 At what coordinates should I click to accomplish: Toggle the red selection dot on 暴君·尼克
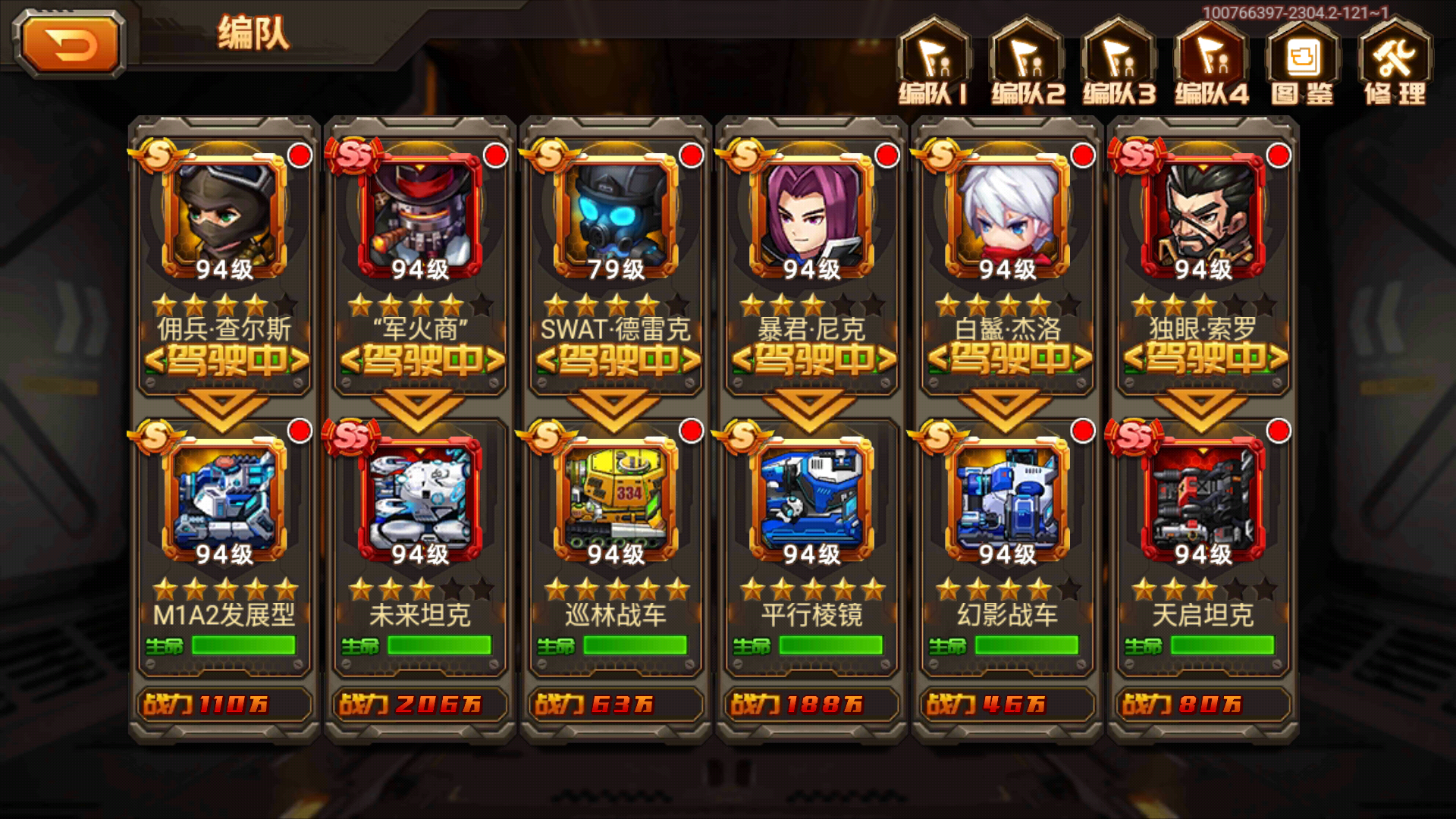[889, 154]
